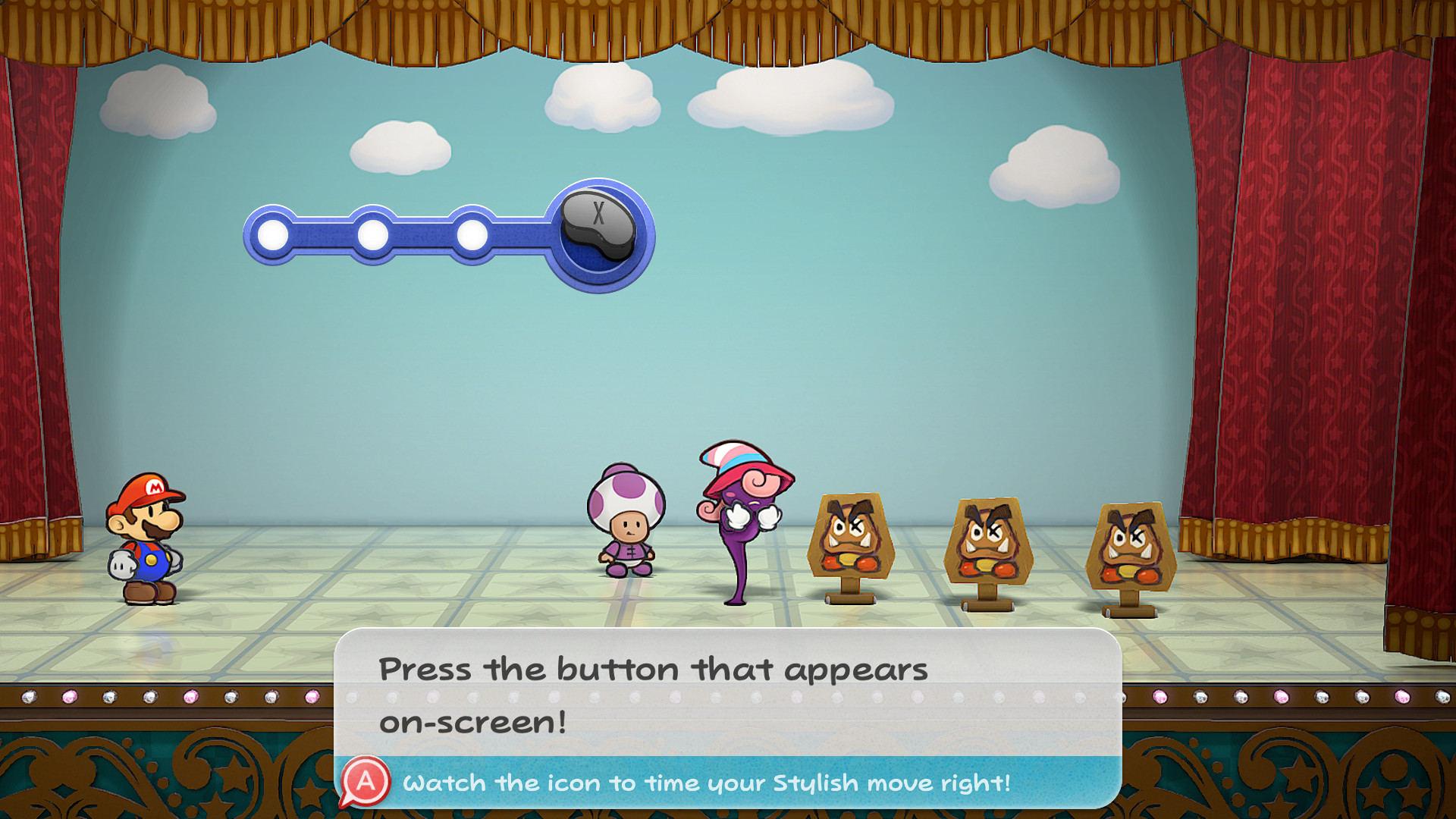Select the second circle on the blue timing bar
1456x819 pixels.
[x=373, y=235]
